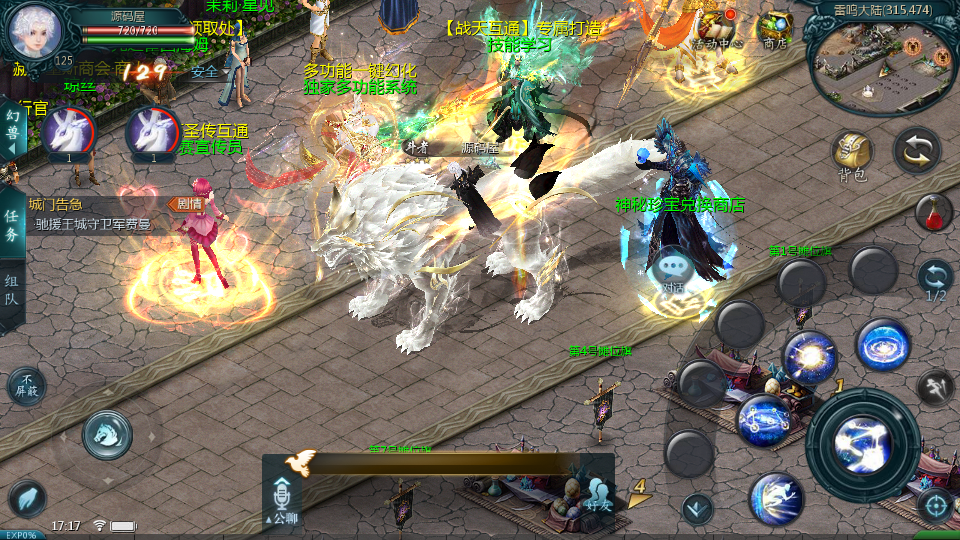960x540 pixels.
Task: Toggle the 不屏蔽 display filter button
Action: pos(27,385)
